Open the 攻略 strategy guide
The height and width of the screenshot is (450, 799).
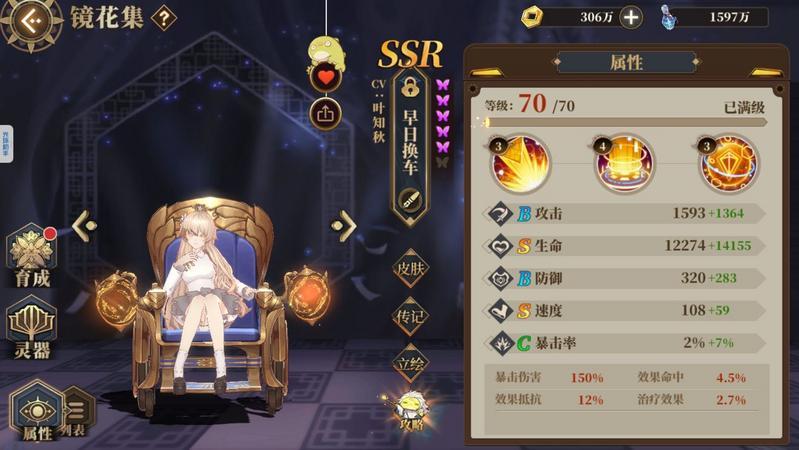(409, 410)
